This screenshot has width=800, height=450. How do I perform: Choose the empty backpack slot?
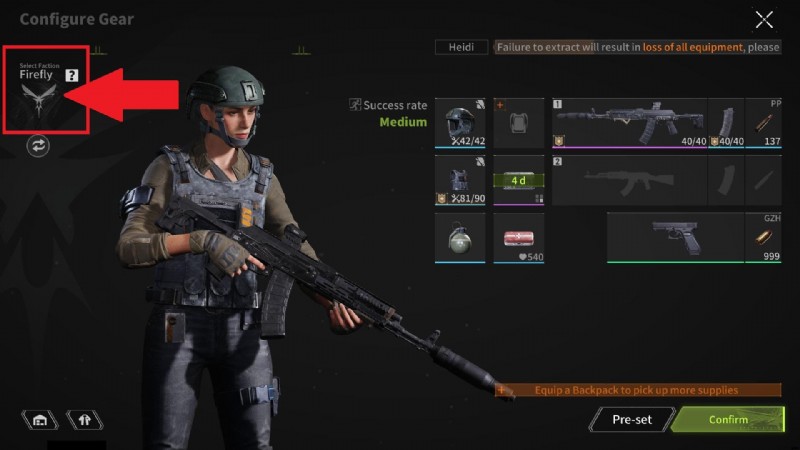518,123
